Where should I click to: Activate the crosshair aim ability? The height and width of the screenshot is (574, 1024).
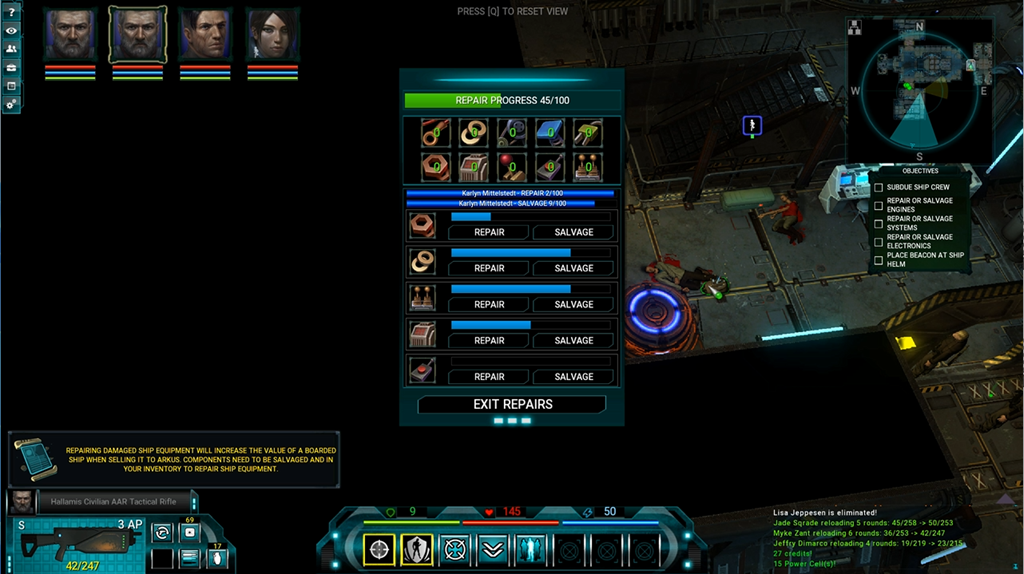[x=379, y=549]
